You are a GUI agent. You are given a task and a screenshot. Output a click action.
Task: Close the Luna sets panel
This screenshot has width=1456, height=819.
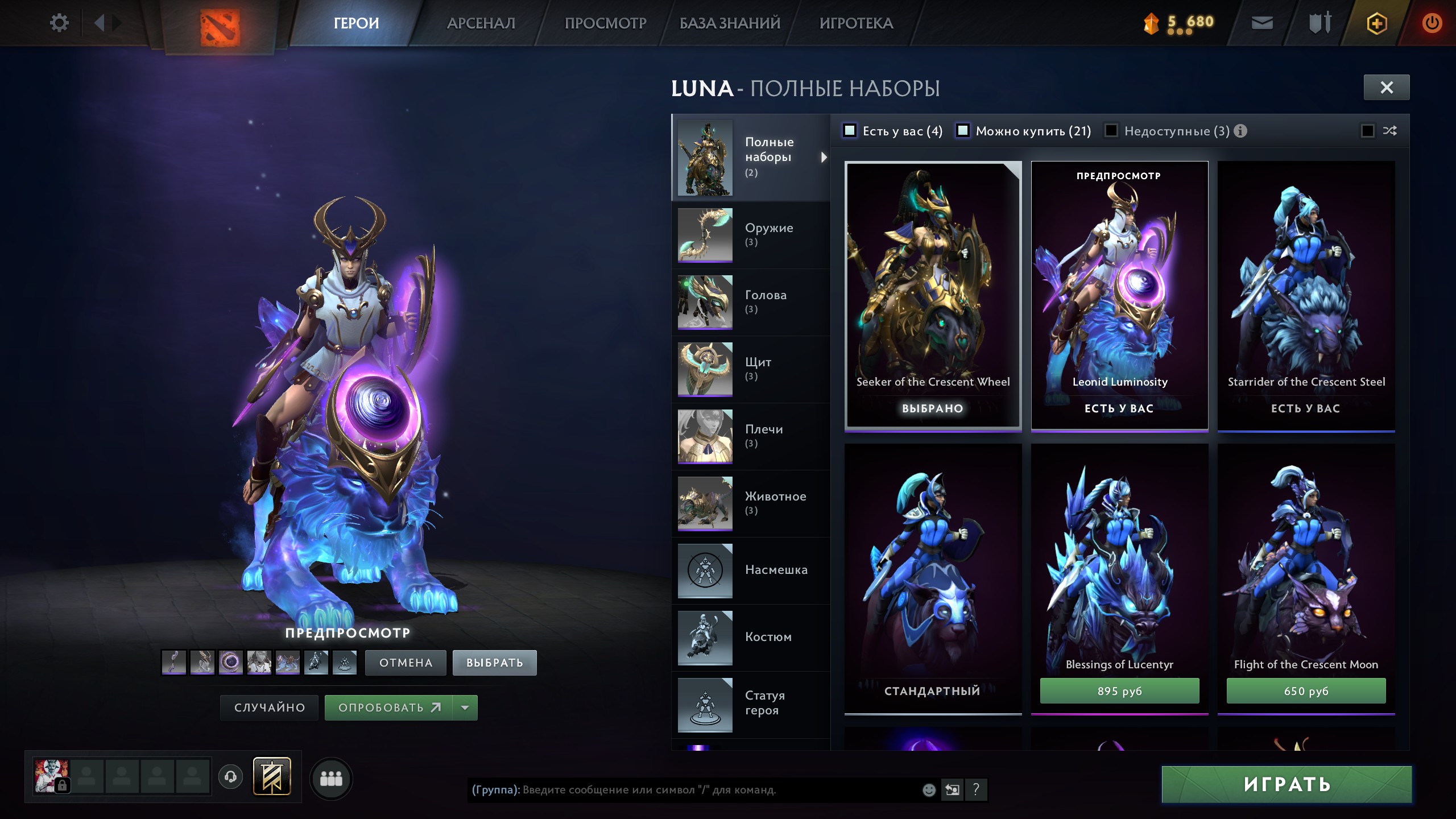tap(1386, 88)
